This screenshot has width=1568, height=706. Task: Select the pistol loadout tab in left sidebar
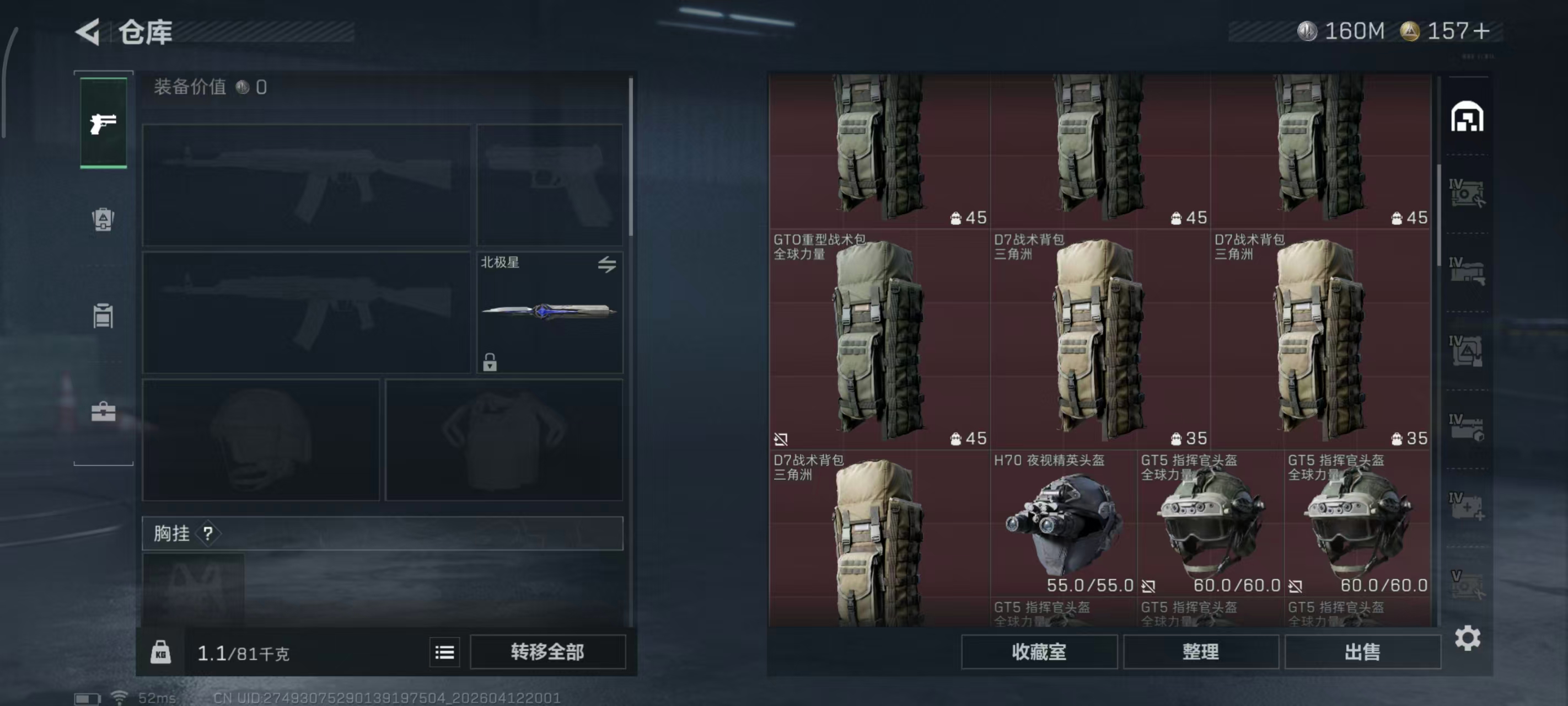pyautogui.click(x=103, y=125)
